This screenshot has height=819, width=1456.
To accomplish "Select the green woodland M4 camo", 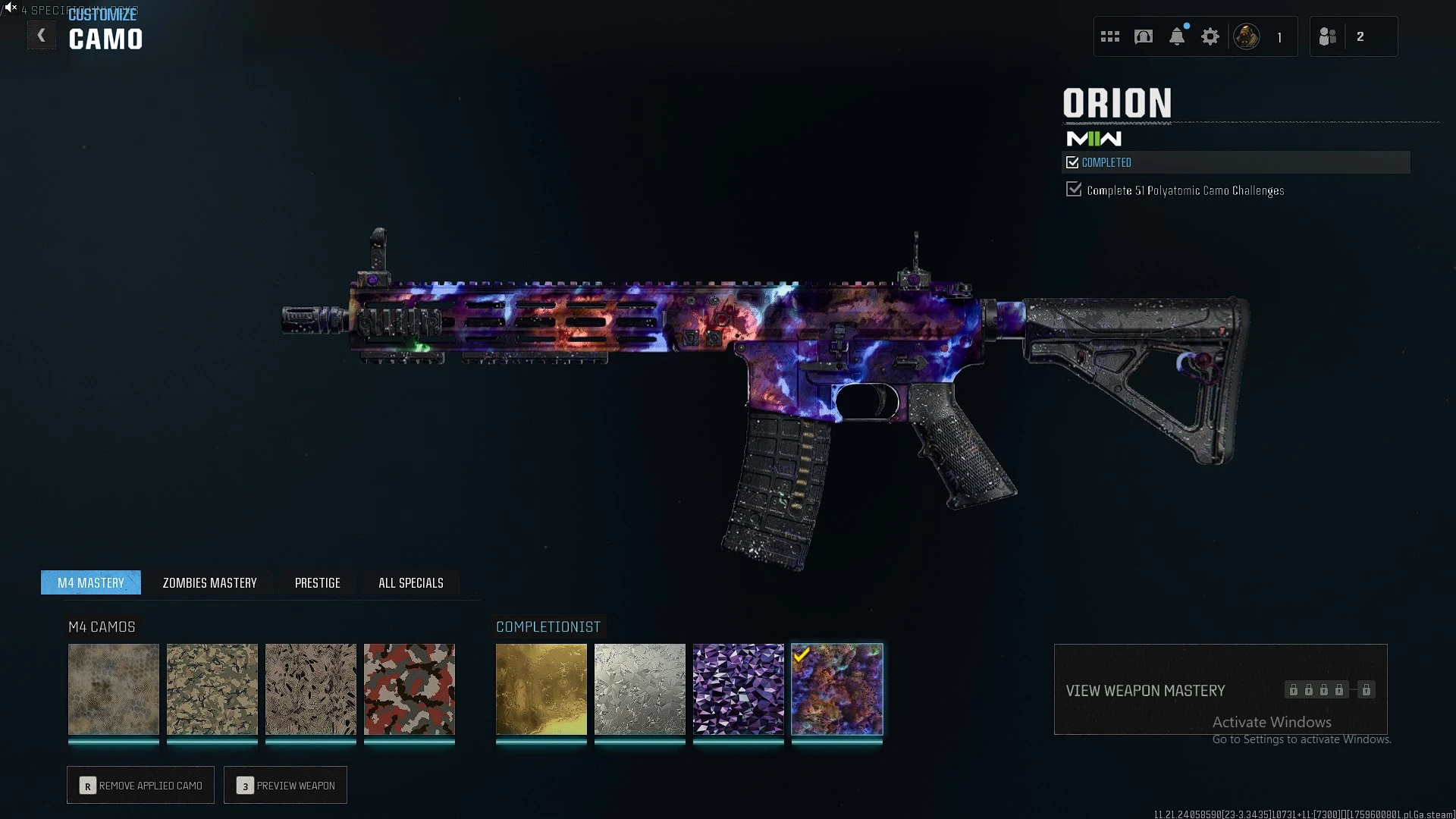I will pyautogui.click(x=212, y=689).
